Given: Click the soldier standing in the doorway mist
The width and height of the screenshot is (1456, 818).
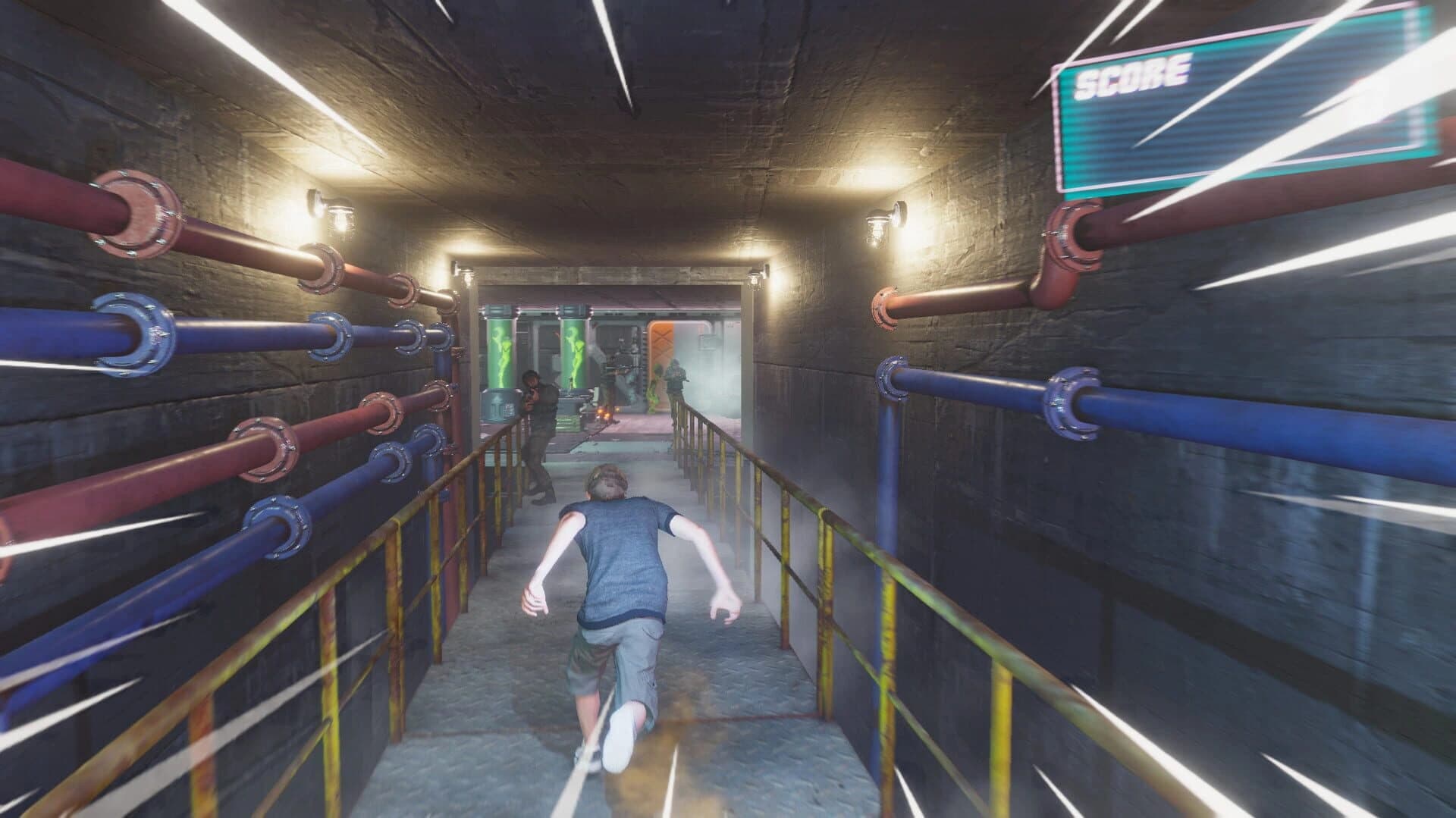Looking at the screenshot, I should pos(675,383).
